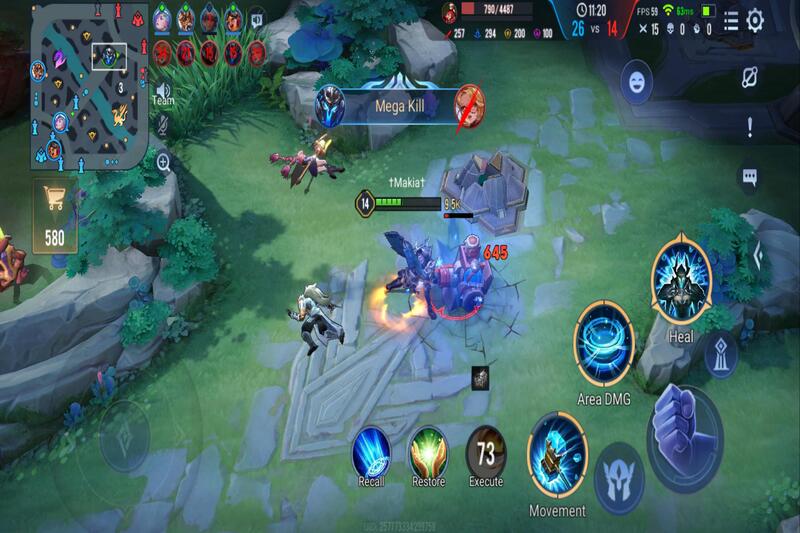Toggle the Team voice speaker

tap(162, 93)
